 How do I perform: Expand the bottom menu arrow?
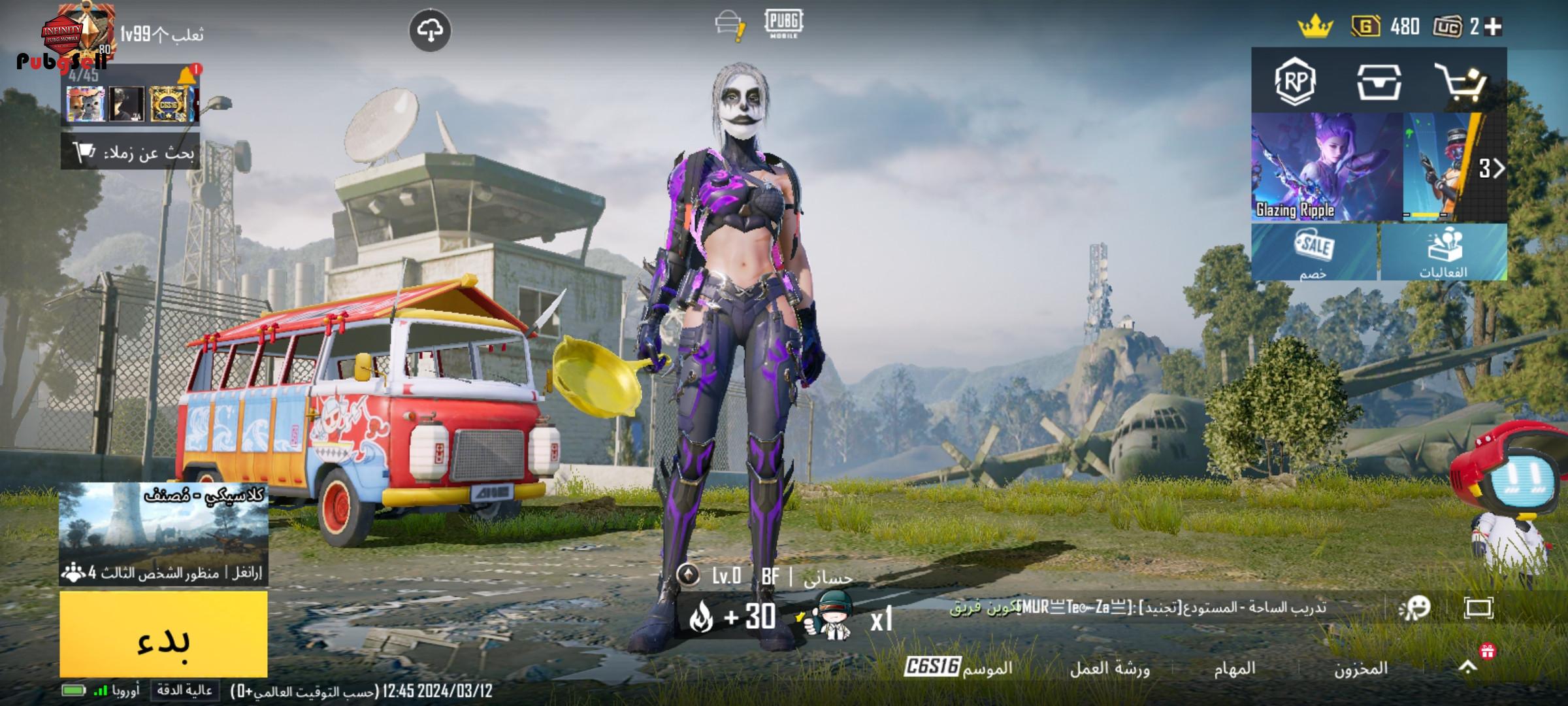coord(1467,667)
